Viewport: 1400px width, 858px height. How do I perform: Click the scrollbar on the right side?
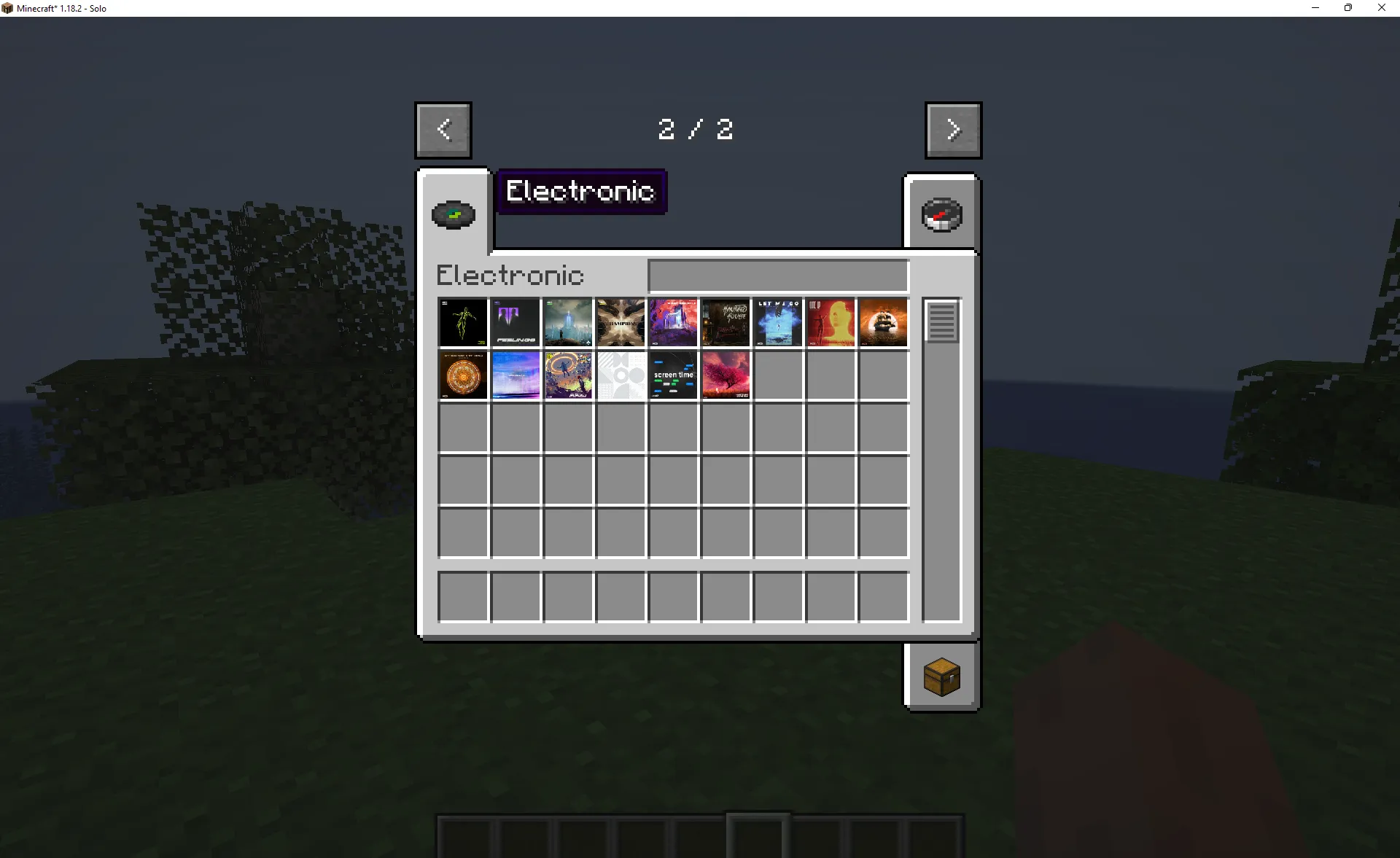[x=941, y=323]
